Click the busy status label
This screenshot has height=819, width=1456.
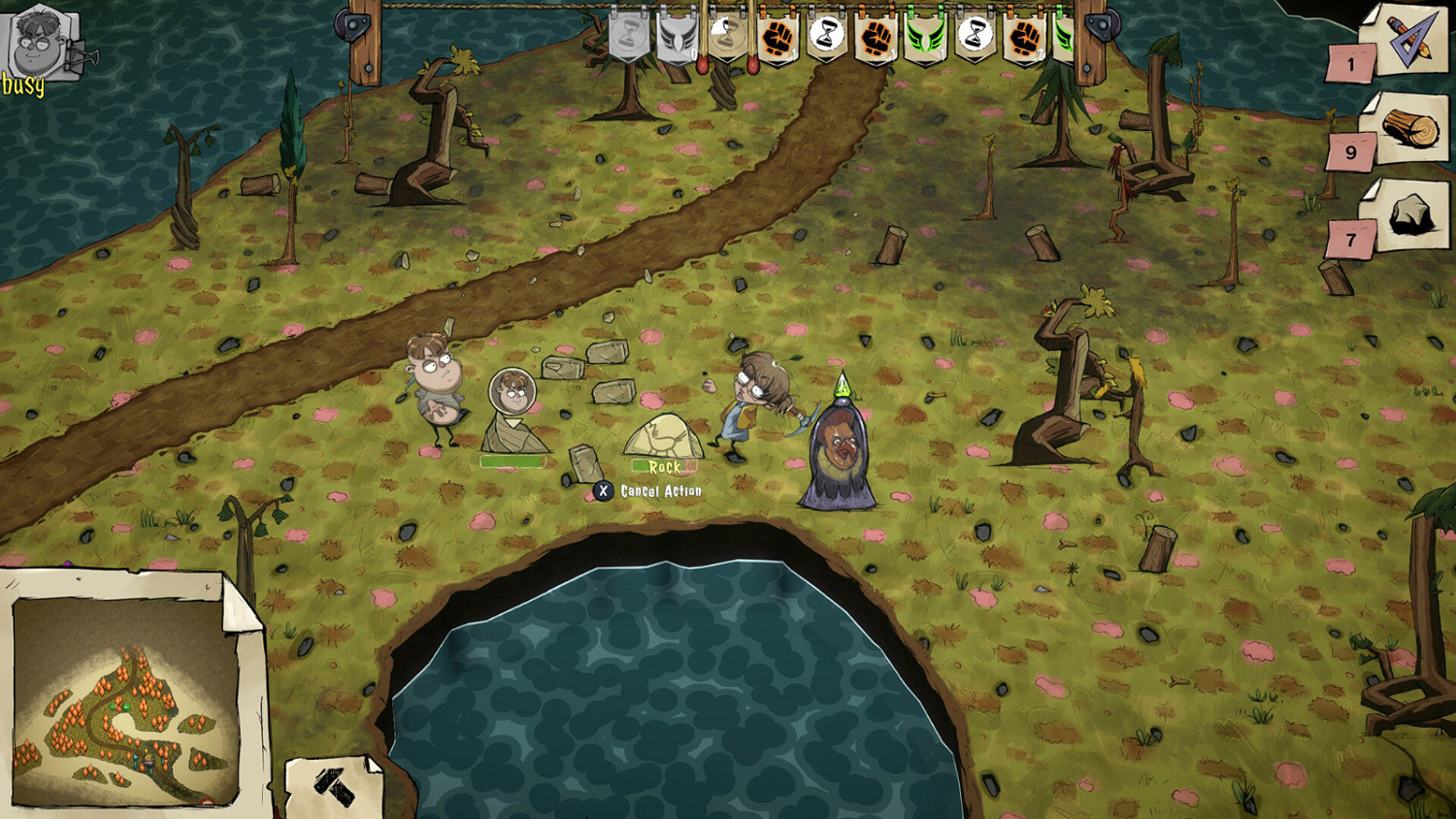click(21, 84)
